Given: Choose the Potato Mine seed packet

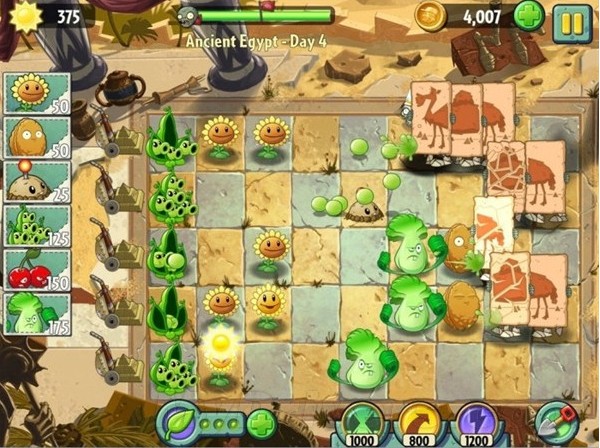Looking at the screenshot, I should pyautogui.click(x=36, y=180).
